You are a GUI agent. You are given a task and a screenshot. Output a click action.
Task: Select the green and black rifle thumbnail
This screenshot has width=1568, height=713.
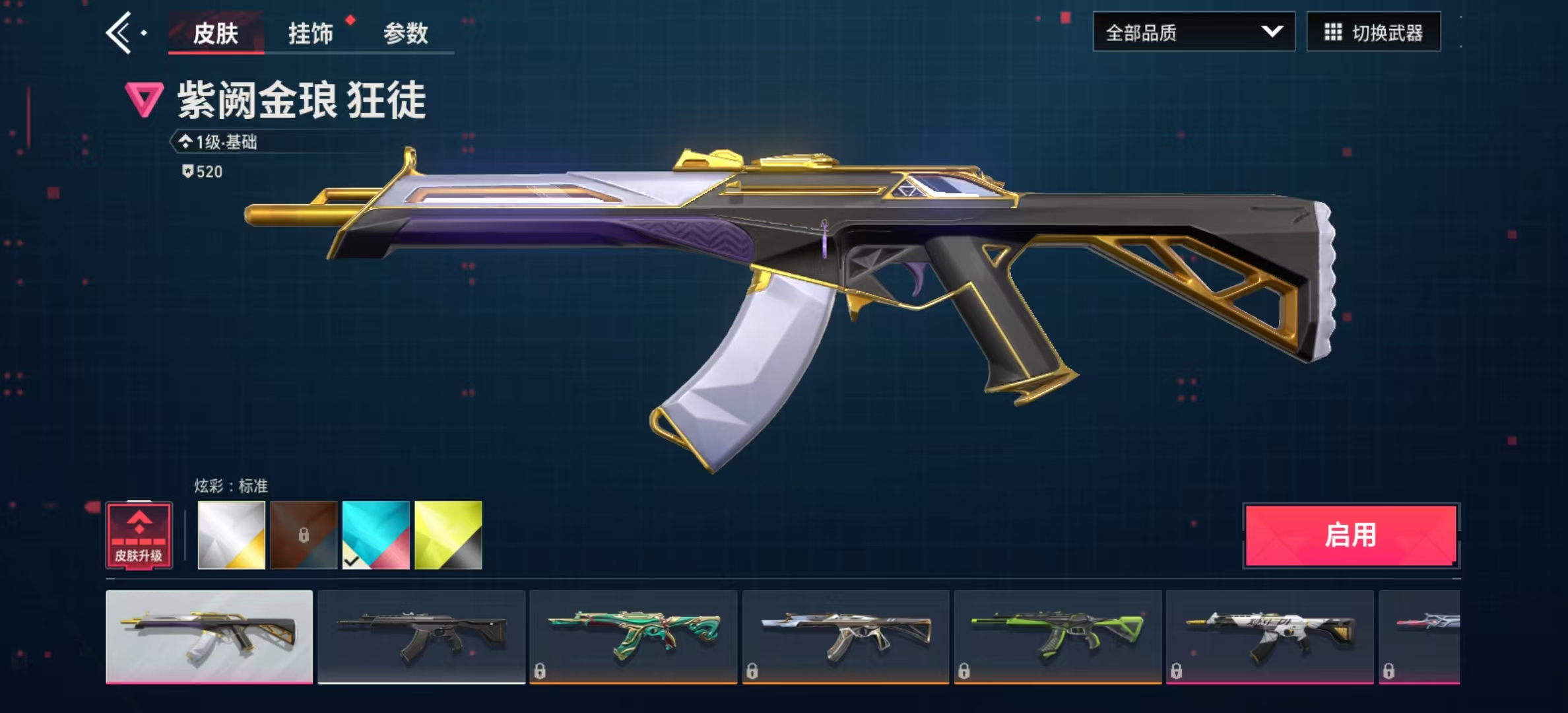(x=1058, y=636)
